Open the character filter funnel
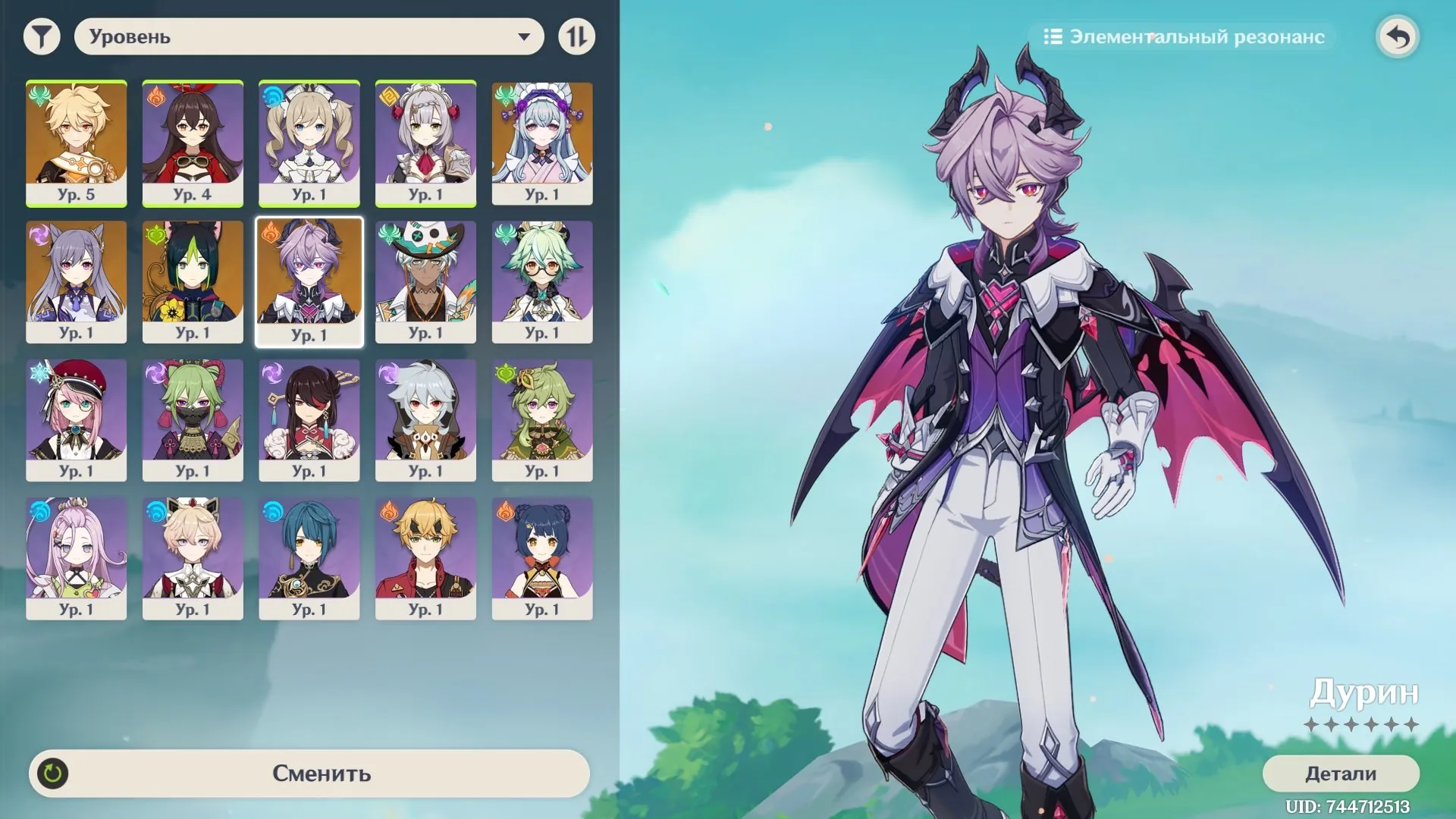 [x=42, y=36]
